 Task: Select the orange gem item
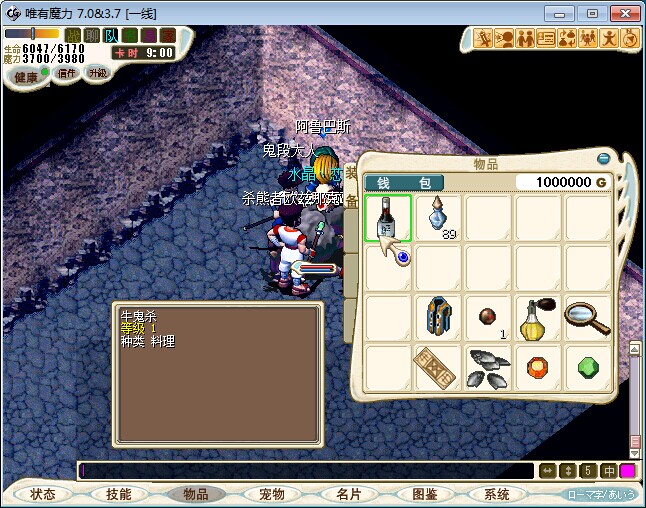[x=538, y=367]
